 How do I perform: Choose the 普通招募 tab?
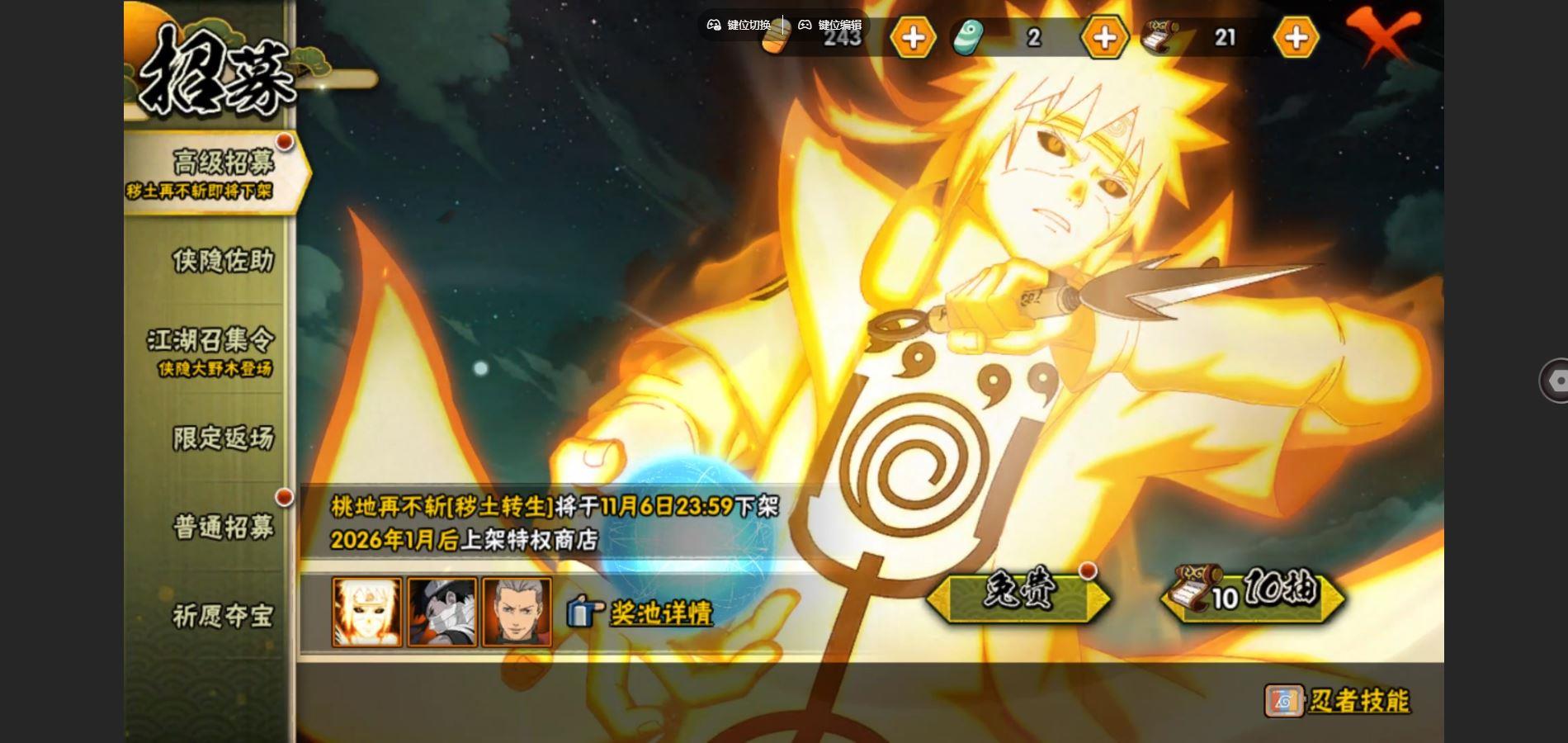click(222, 527)
